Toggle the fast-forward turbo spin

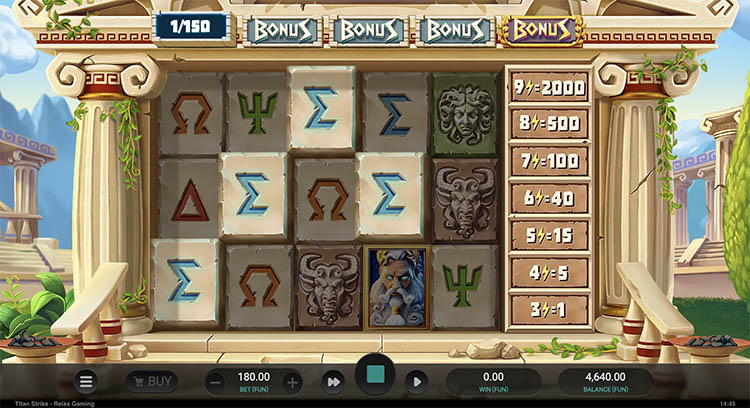[x=332, y=381]
